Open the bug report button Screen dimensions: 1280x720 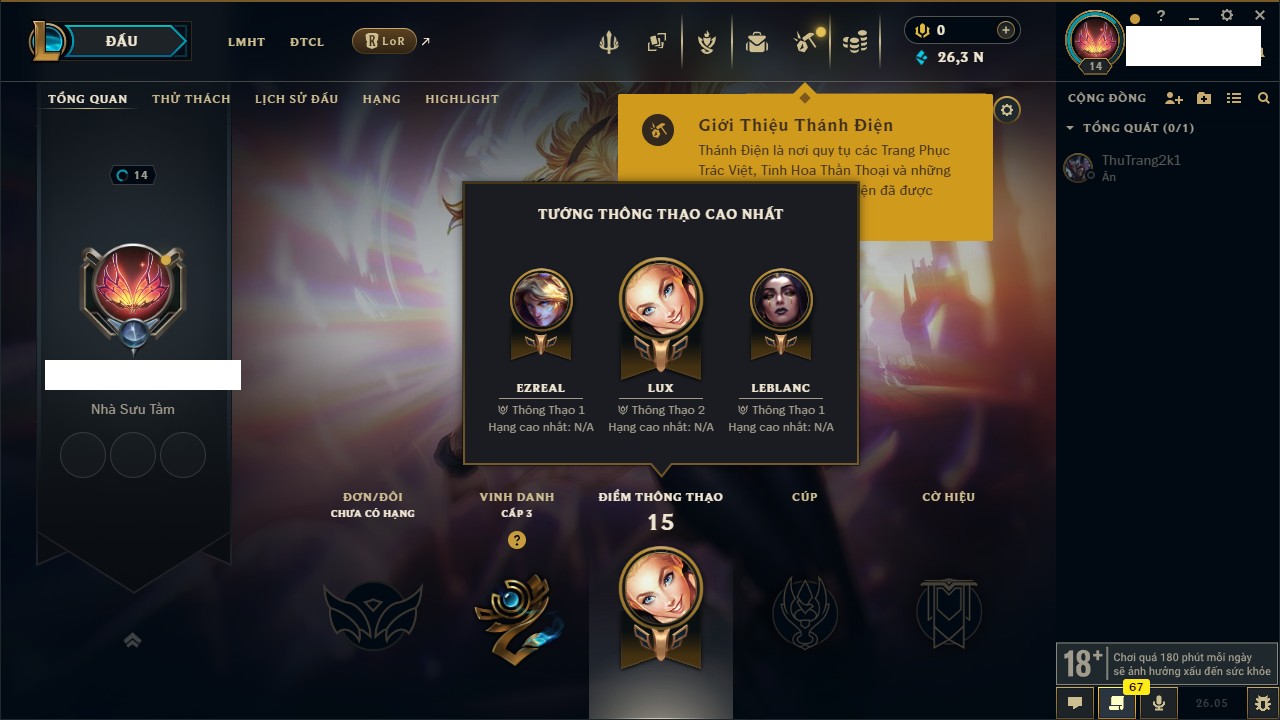(x=1263, y=703)
